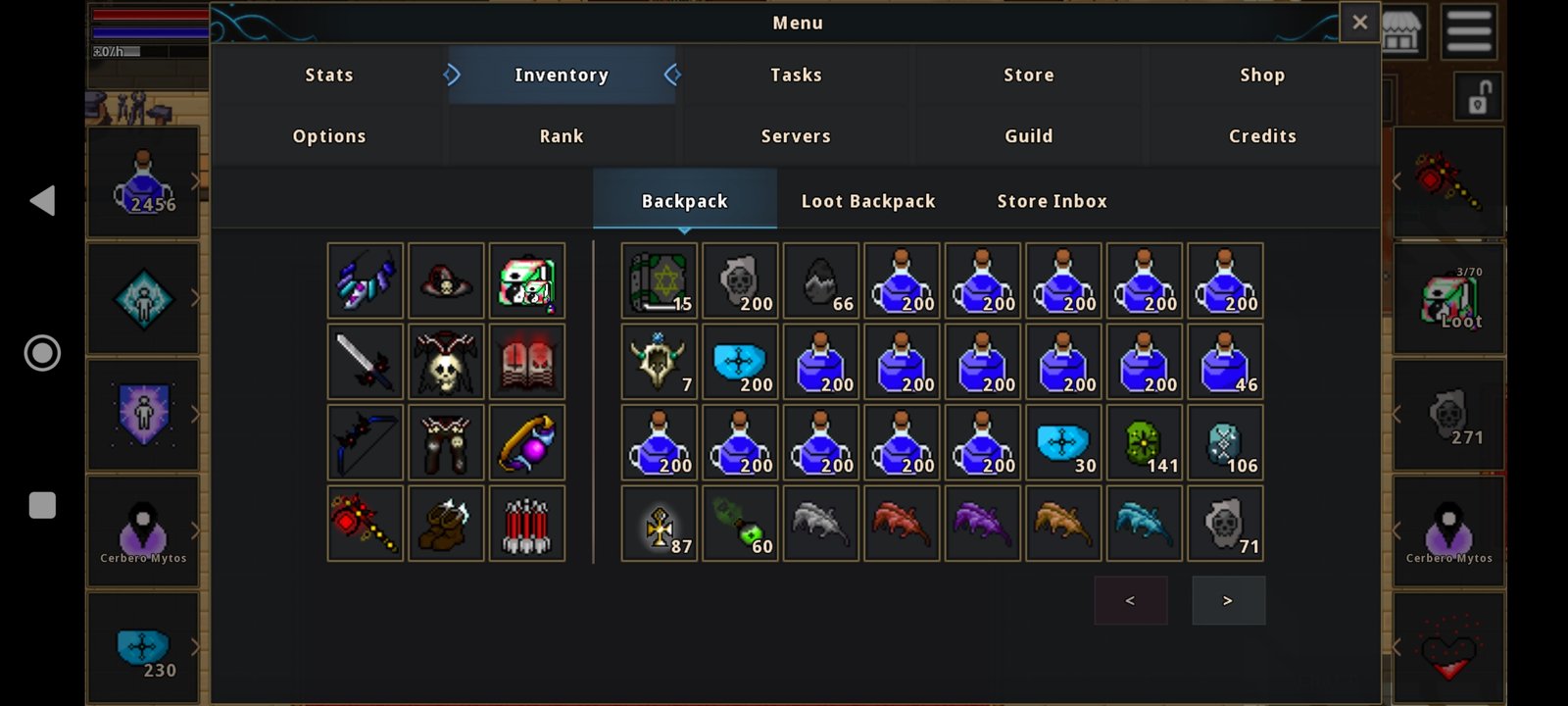Close the Menu window
1568x706 pixels.
point(1359,23)
